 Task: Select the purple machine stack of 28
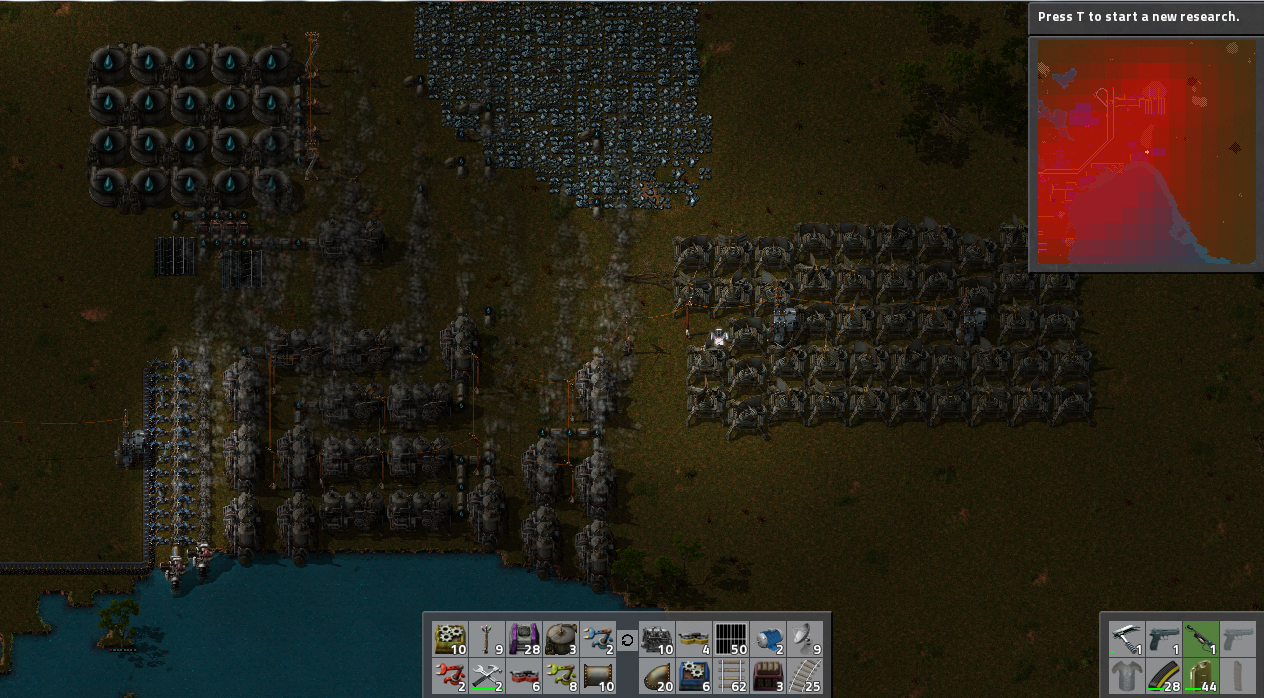point(525,638)
